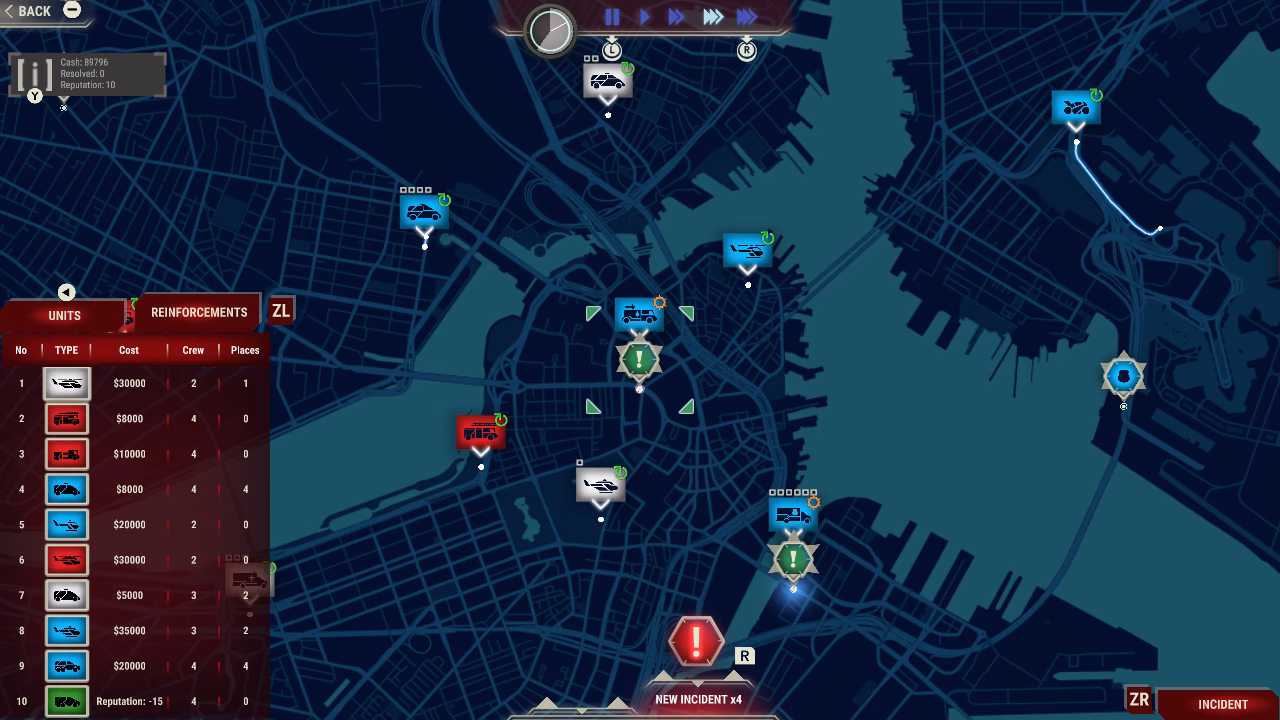Select the green vehicle costing reputation -15

[66, 701]
